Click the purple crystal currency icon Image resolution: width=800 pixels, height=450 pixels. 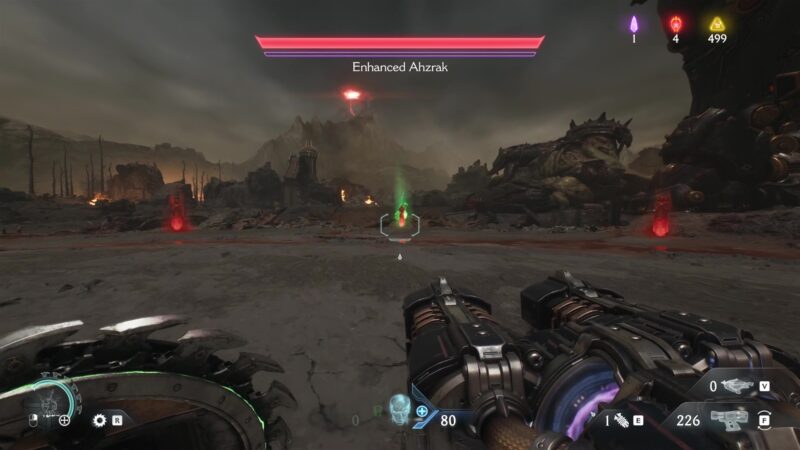click(x=634, y=24)
